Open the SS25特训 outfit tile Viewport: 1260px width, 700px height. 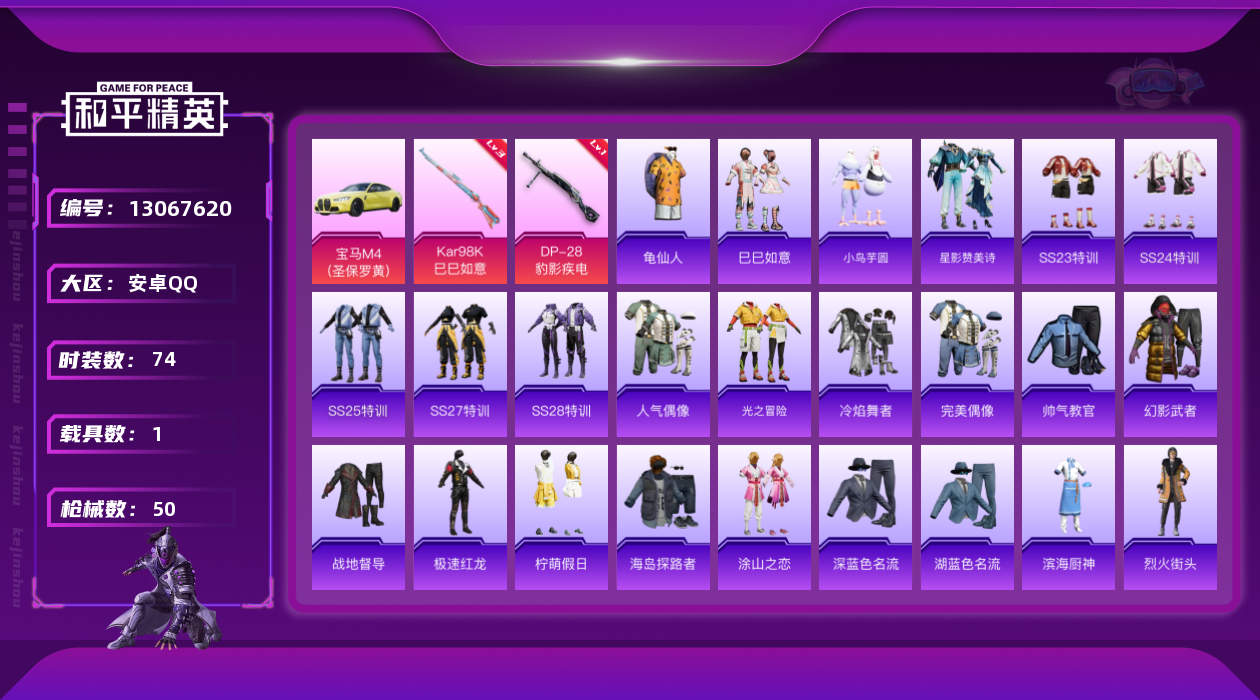coord(358,364)
